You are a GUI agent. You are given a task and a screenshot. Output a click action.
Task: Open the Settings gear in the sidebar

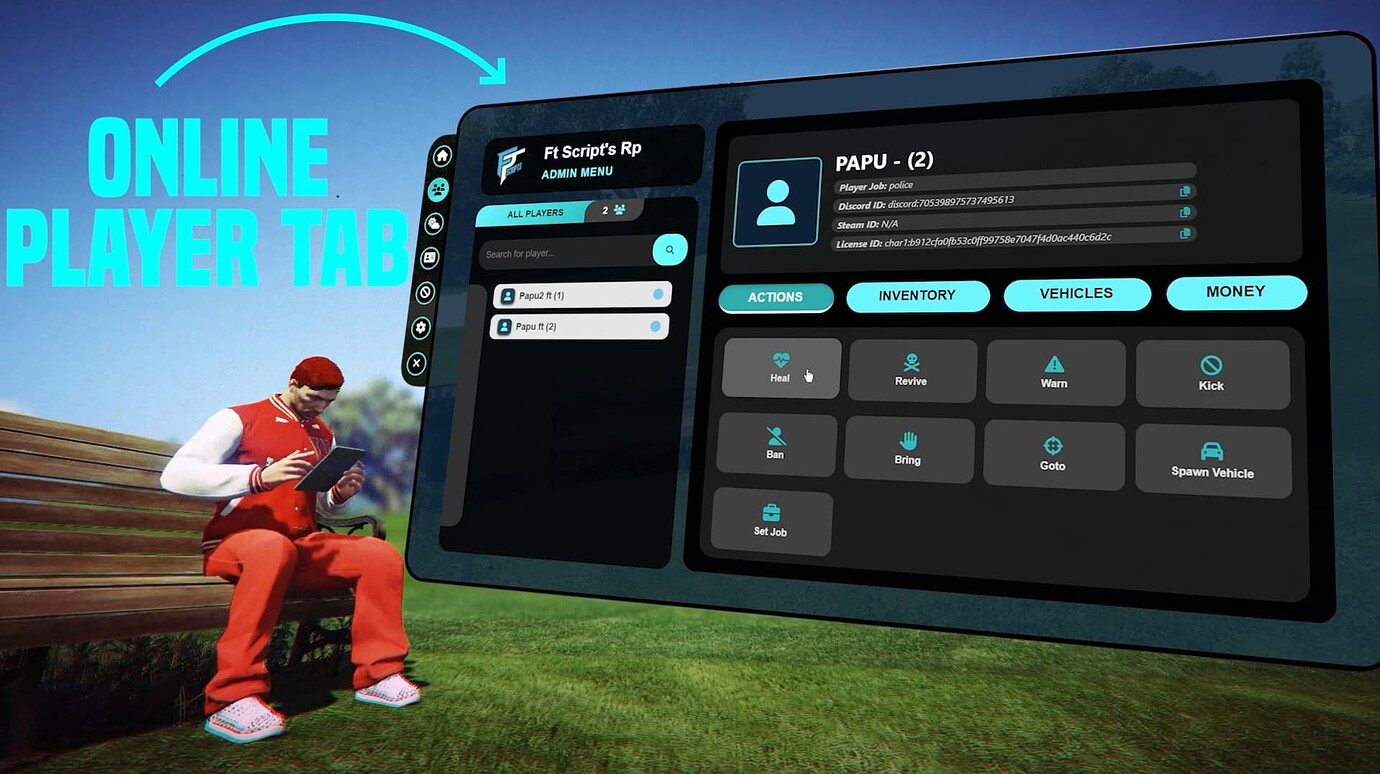tap(420, 327)
